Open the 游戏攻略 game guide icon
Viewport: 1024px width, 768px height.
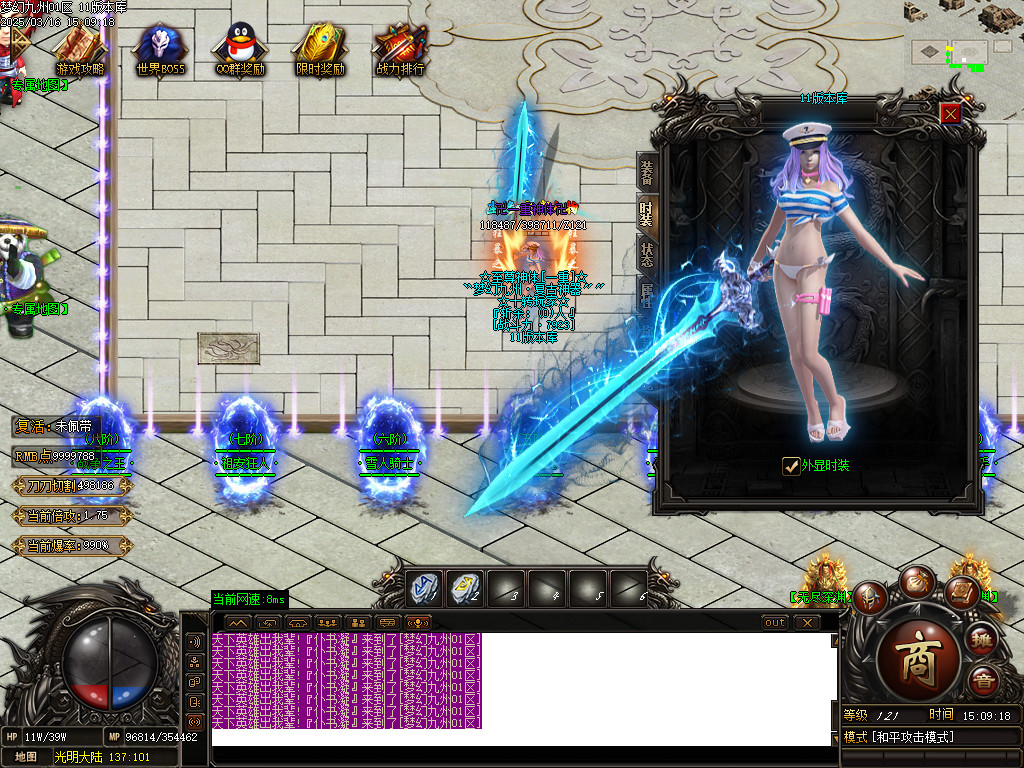[x=80, y=48]
